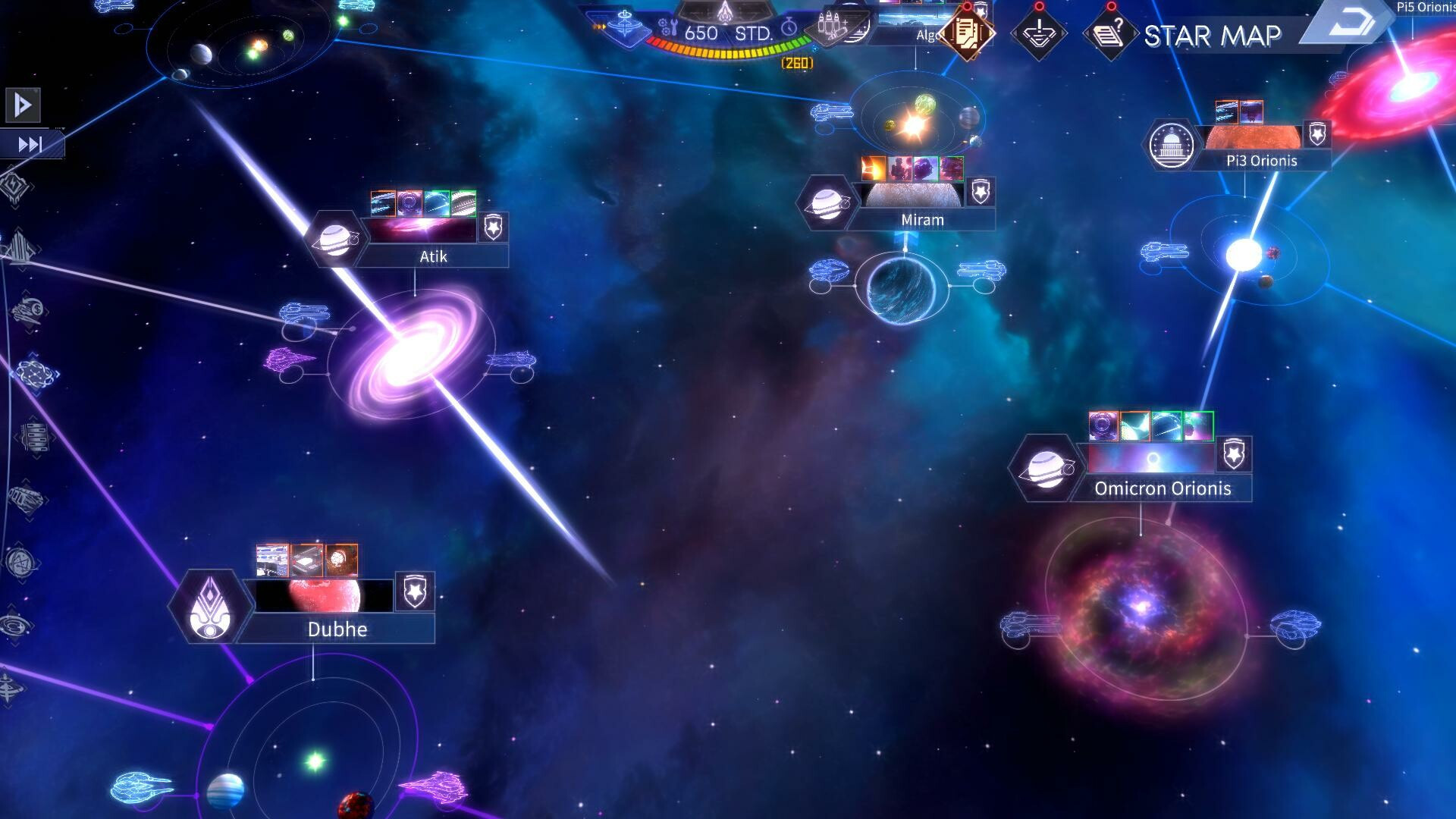Open the alert download tray icon
This screenshot has height=819, width=1456.
1038,34
